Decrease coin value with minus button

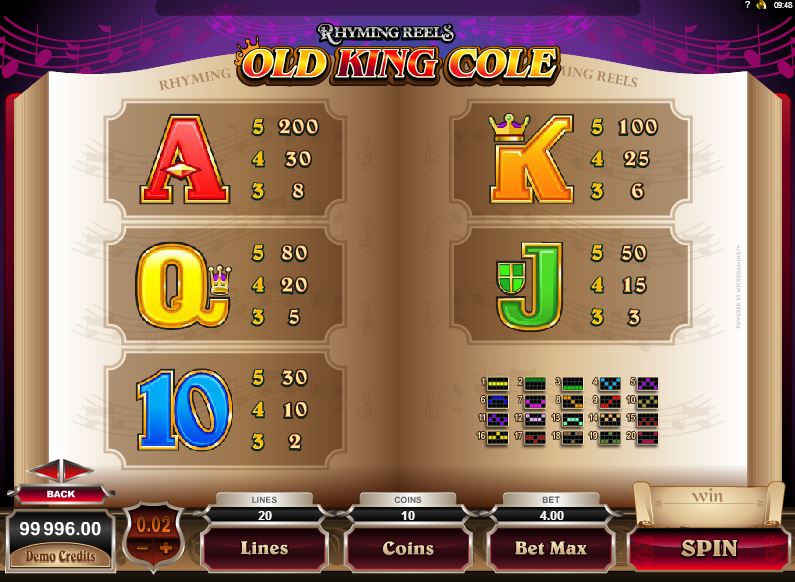(141, 548)
